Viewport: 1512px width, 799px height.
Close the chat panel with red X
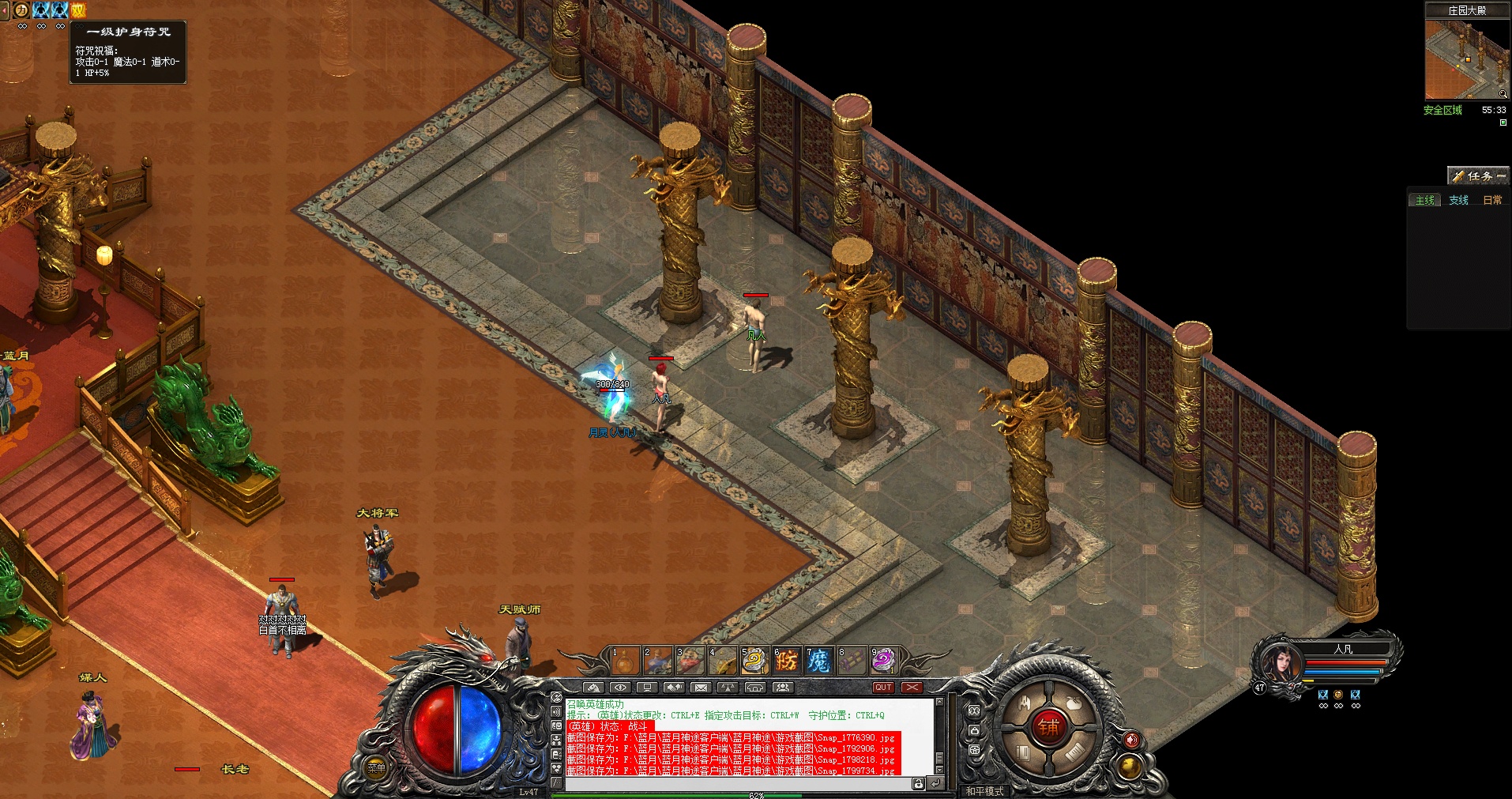tap(912, 688)
